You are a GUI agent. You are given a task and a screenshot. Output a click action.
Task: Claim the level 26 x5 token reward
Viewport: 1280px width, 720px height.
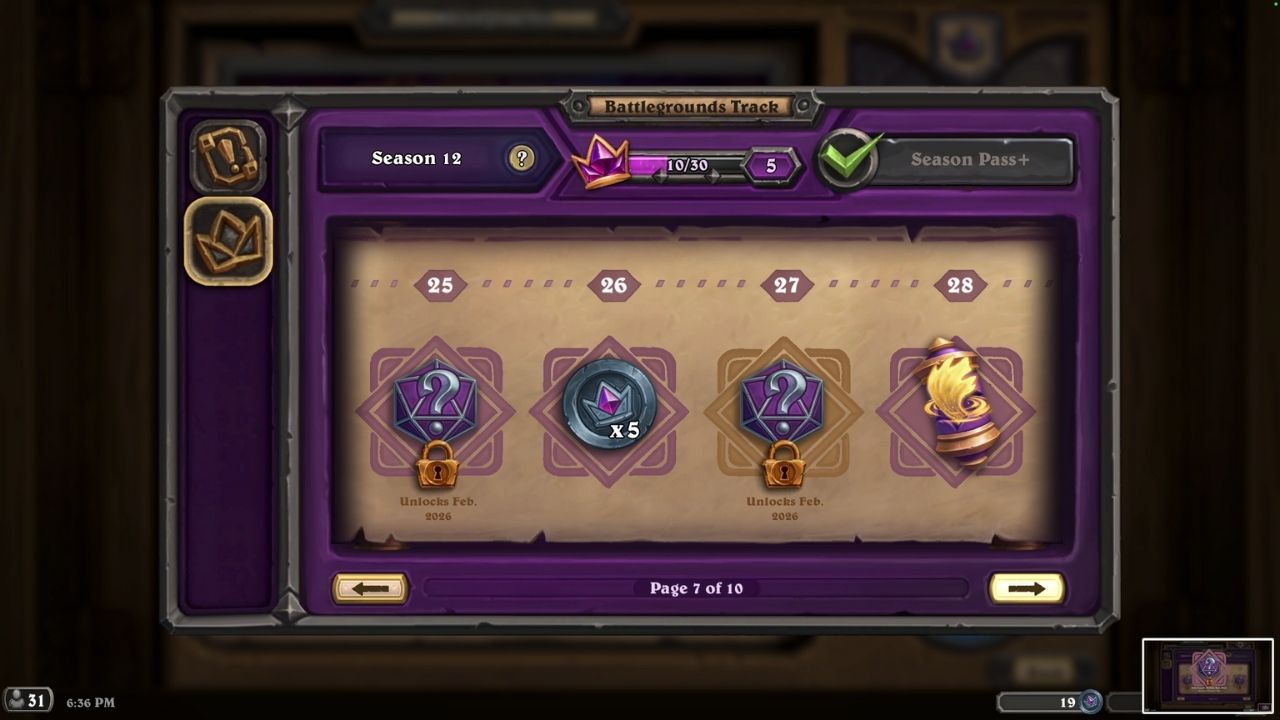click(x=609, y=405)
